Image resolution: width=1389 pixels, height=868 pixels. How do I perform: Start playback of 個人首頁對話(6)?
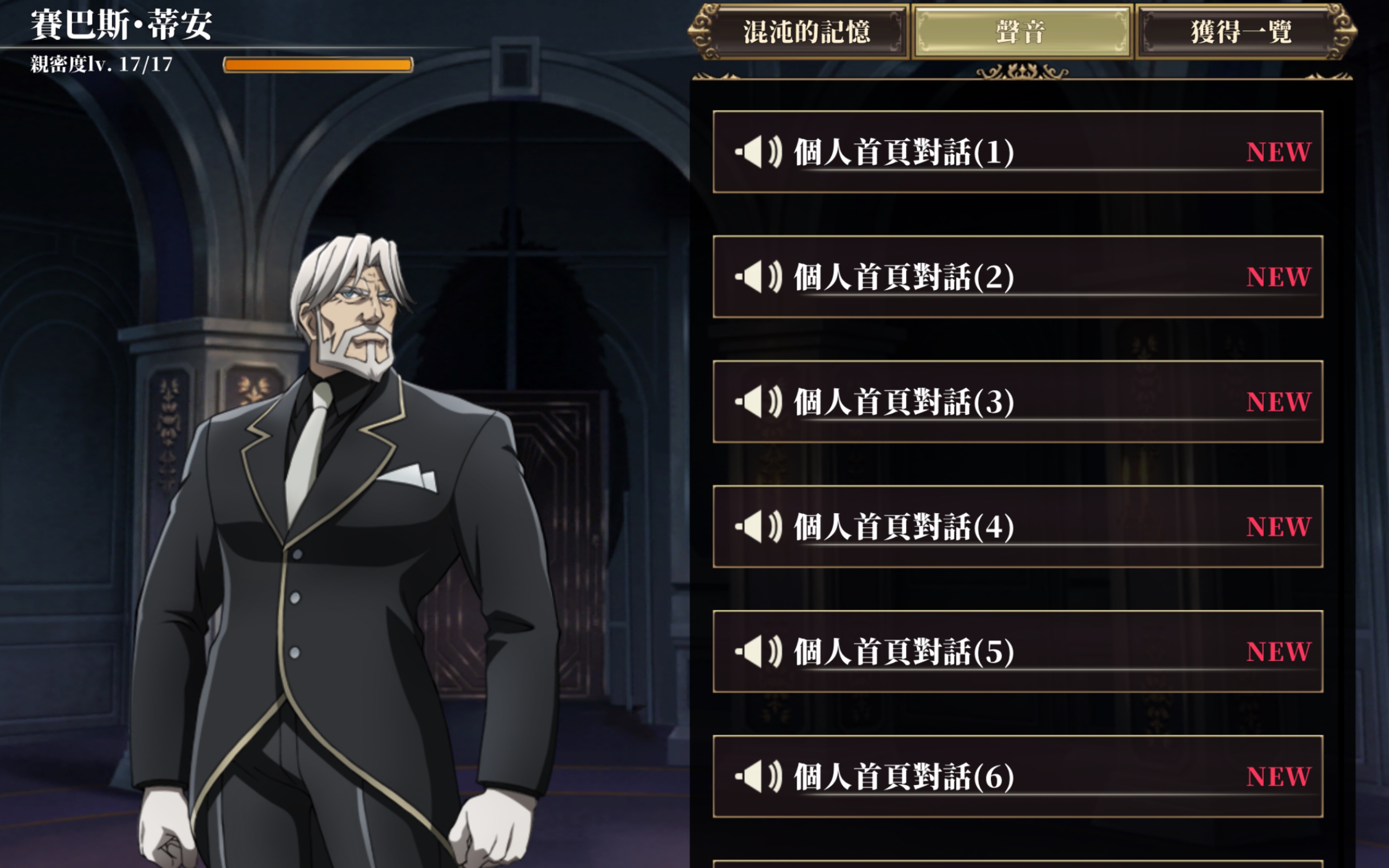pyautogui.click(x=1017, y=777)
